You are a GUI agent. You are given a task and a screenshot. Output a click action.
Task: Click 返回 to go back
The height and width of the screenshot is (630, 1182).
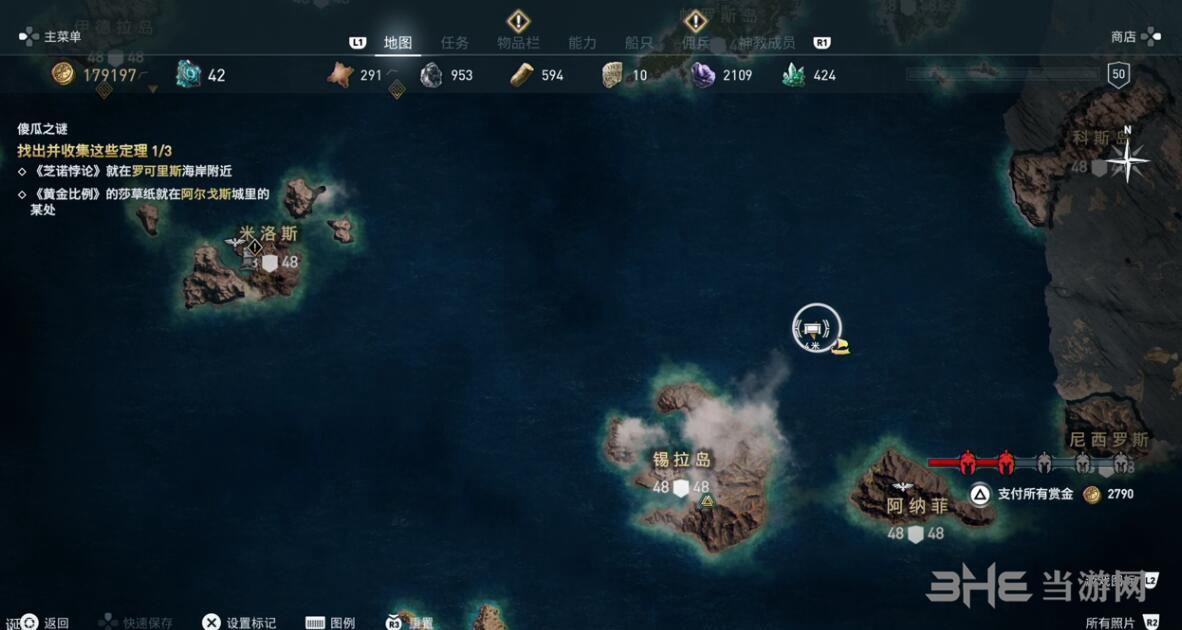pos(56,622)
